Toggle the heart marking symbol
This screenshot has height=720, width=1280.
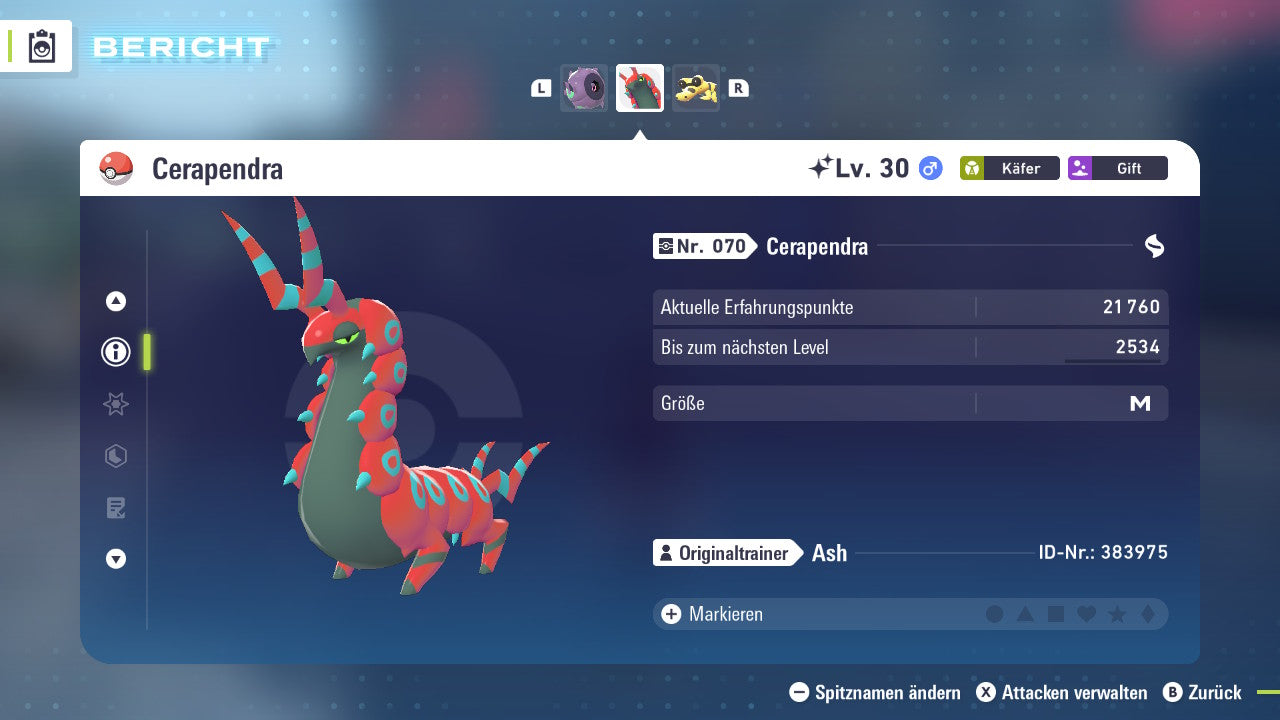click(1086, 614)
